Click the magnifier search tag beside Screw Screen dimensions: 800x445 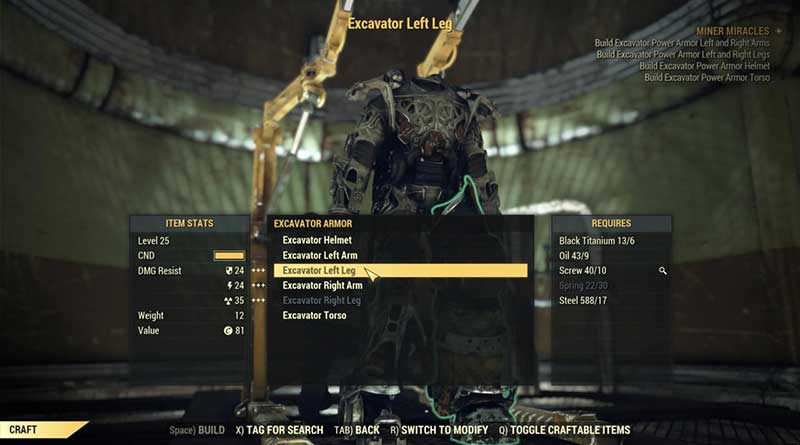[x=662, y=270]
